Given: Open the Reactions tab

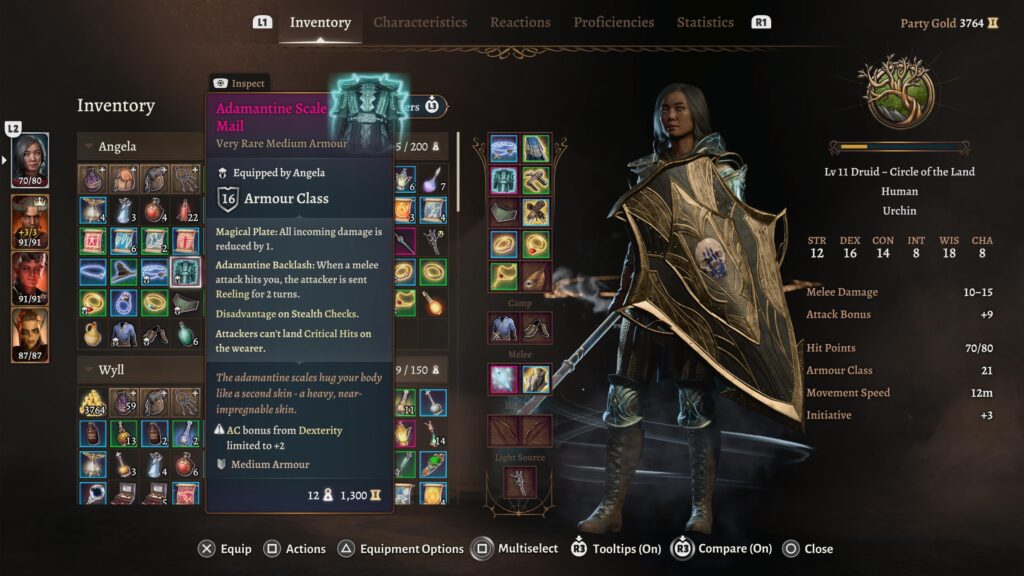Looking at the screenshot, I should tap(520, 22).
